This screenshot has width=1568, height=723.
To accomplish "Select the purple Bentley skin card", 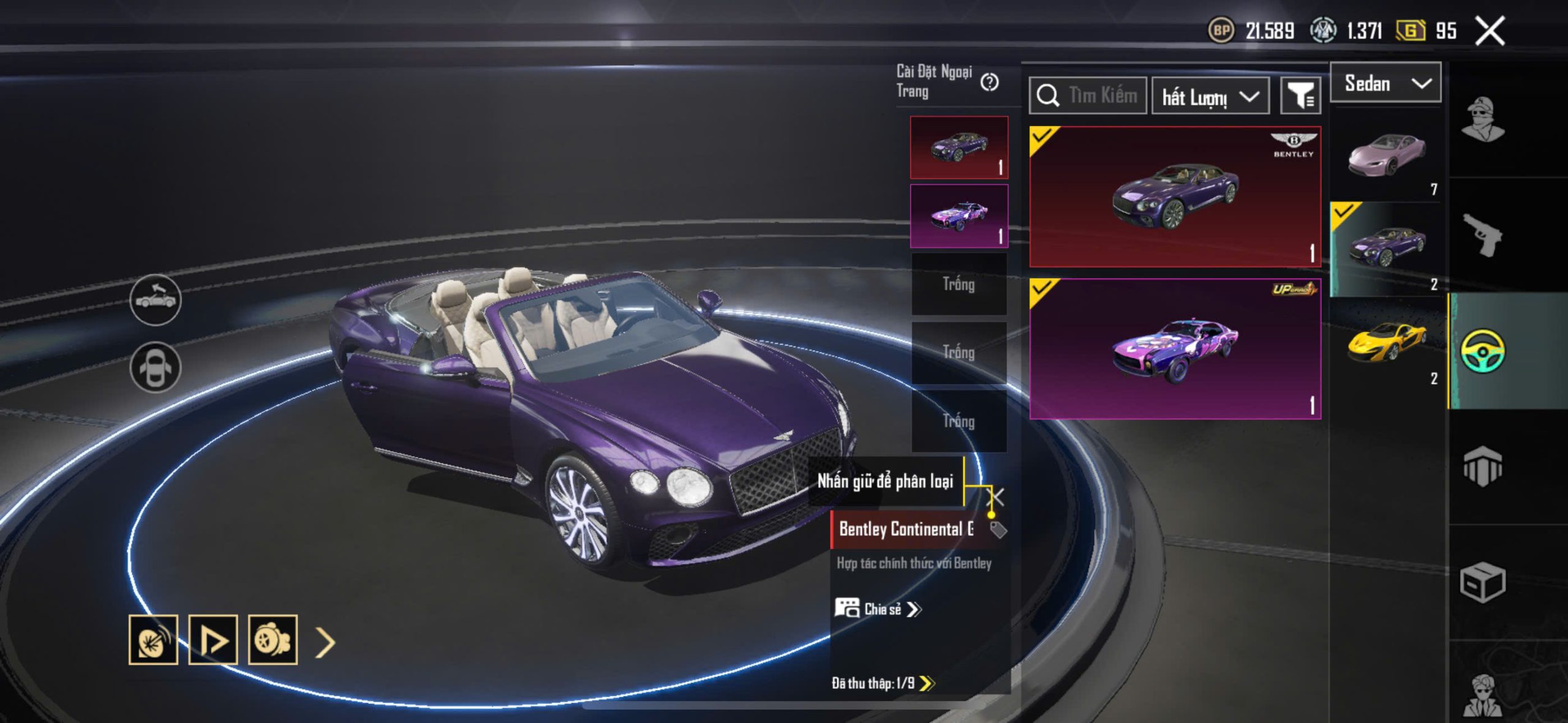I will click(1175, 197).
